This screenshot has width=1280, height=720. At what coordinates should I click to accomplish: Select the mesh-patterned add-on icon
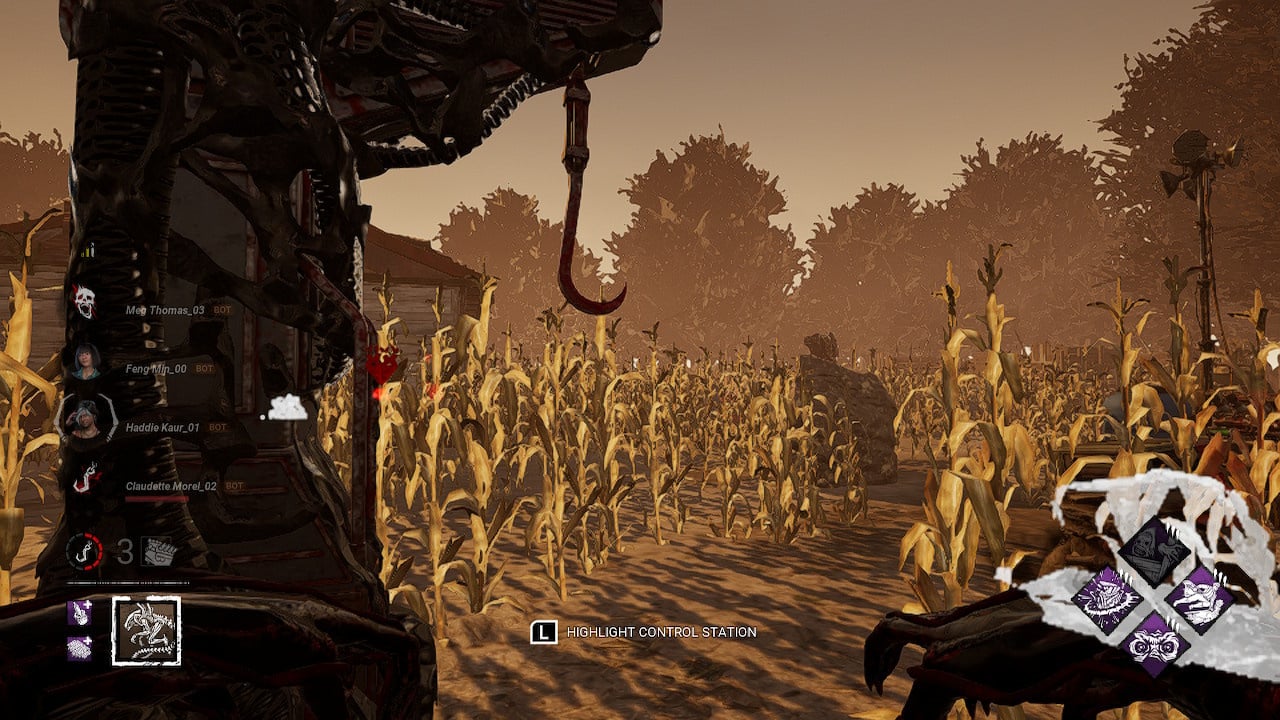[x=80, y=647]
